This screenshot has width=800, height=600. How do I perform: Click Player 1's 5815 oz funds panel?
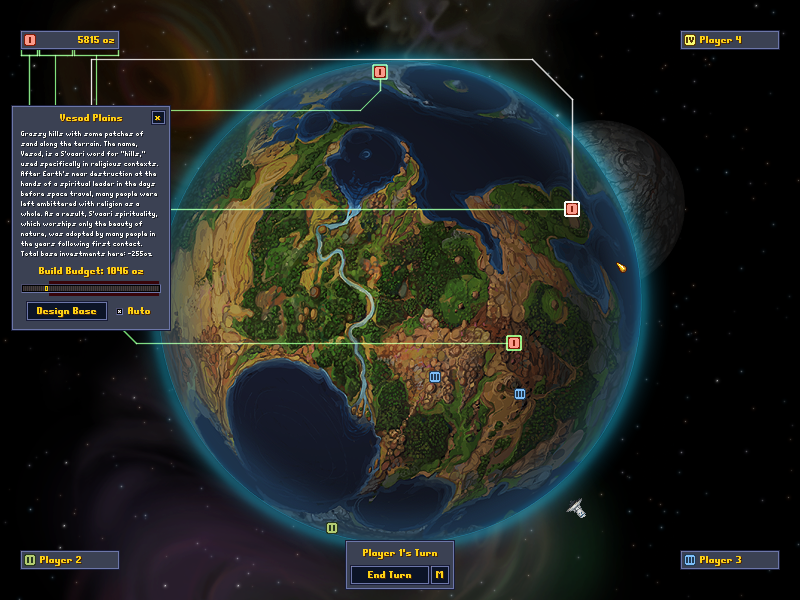point(70,40)
